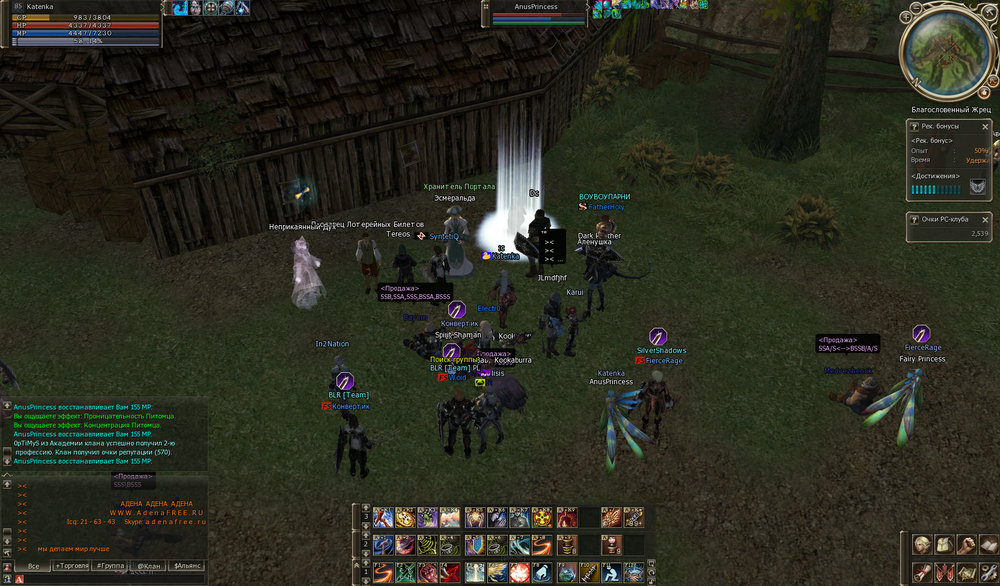Open the $Альянс alliance chat tab

click(x=187, y=566)
